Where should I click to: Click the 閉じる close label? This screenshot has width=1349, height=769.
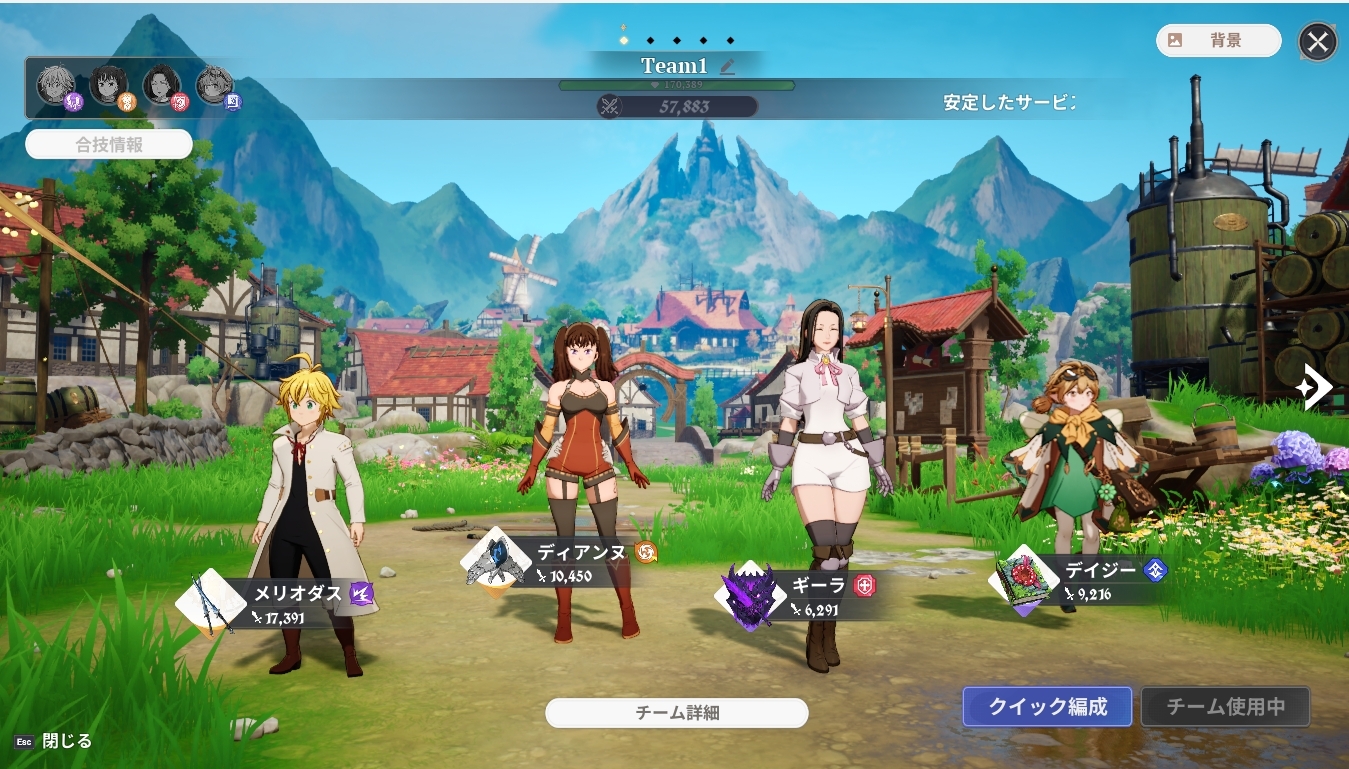pos(66,741)
